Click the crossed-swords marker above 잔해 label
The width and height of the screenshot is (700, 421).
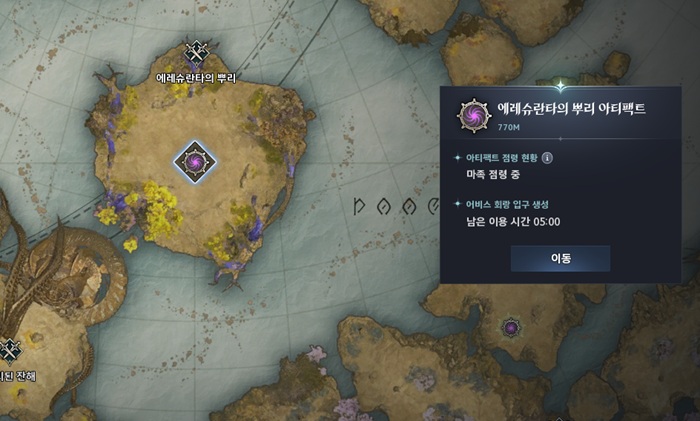coord(10,350)
